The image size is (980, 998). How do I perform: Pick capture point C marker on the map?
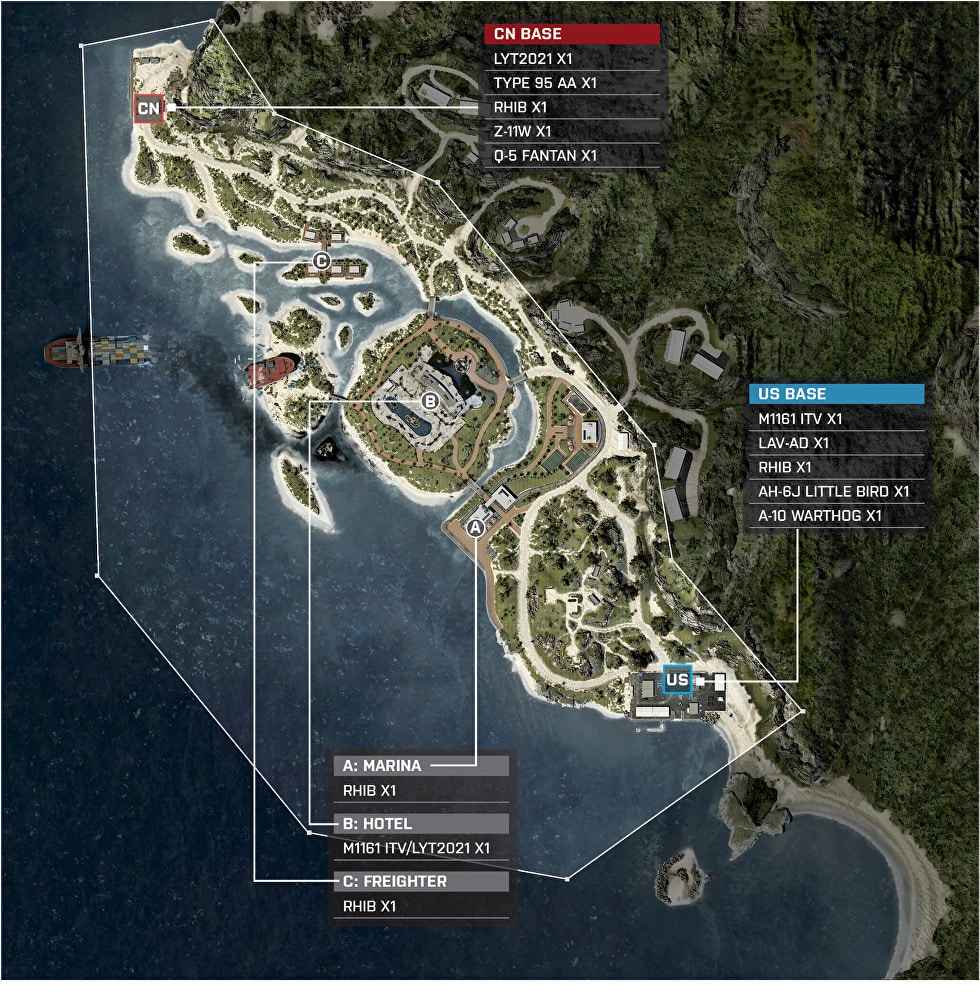point(321,261)
